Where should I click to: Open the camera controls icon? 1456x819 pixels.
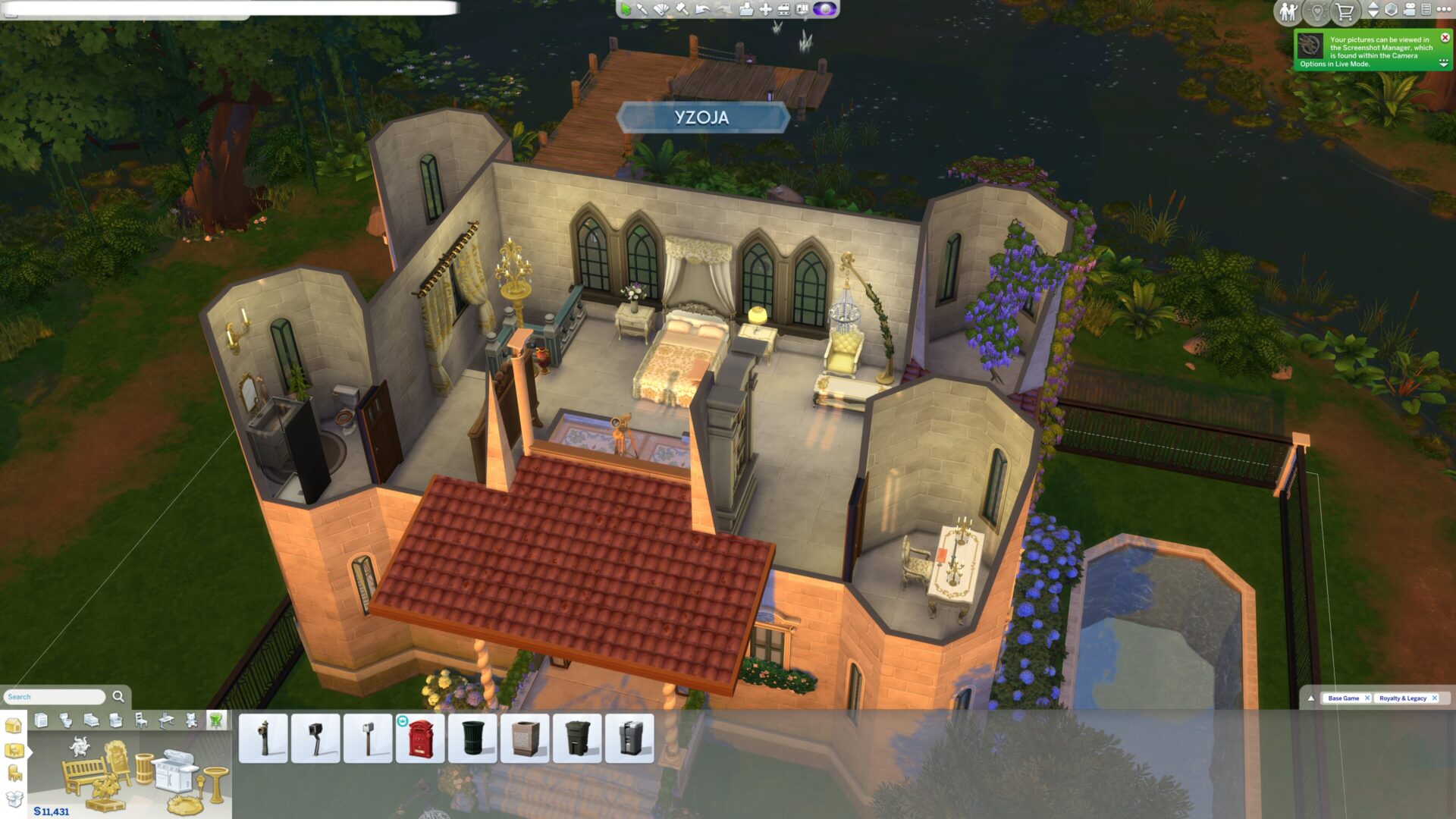[1409, 10]
